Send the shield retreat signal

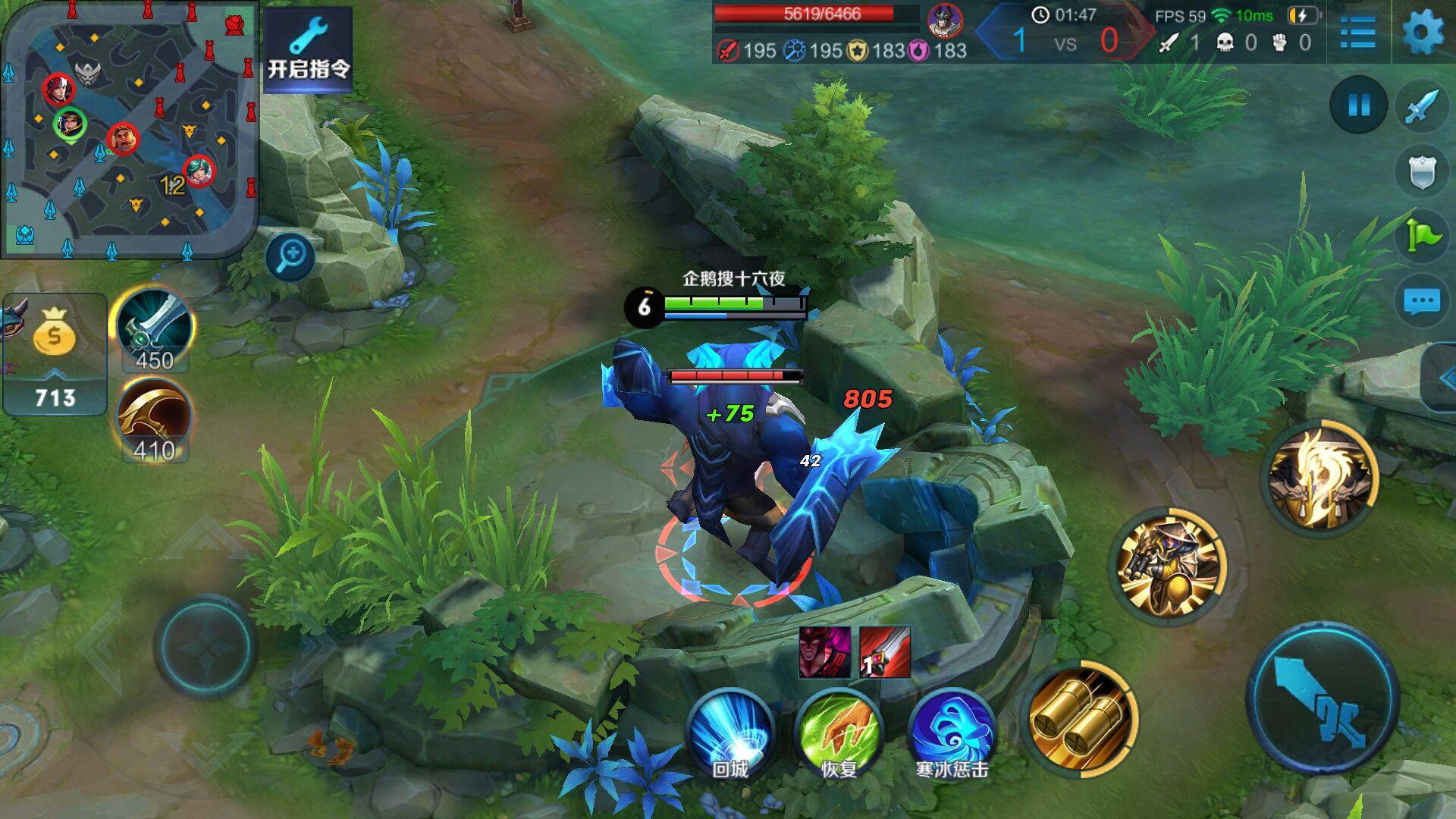coord(1422,171)
